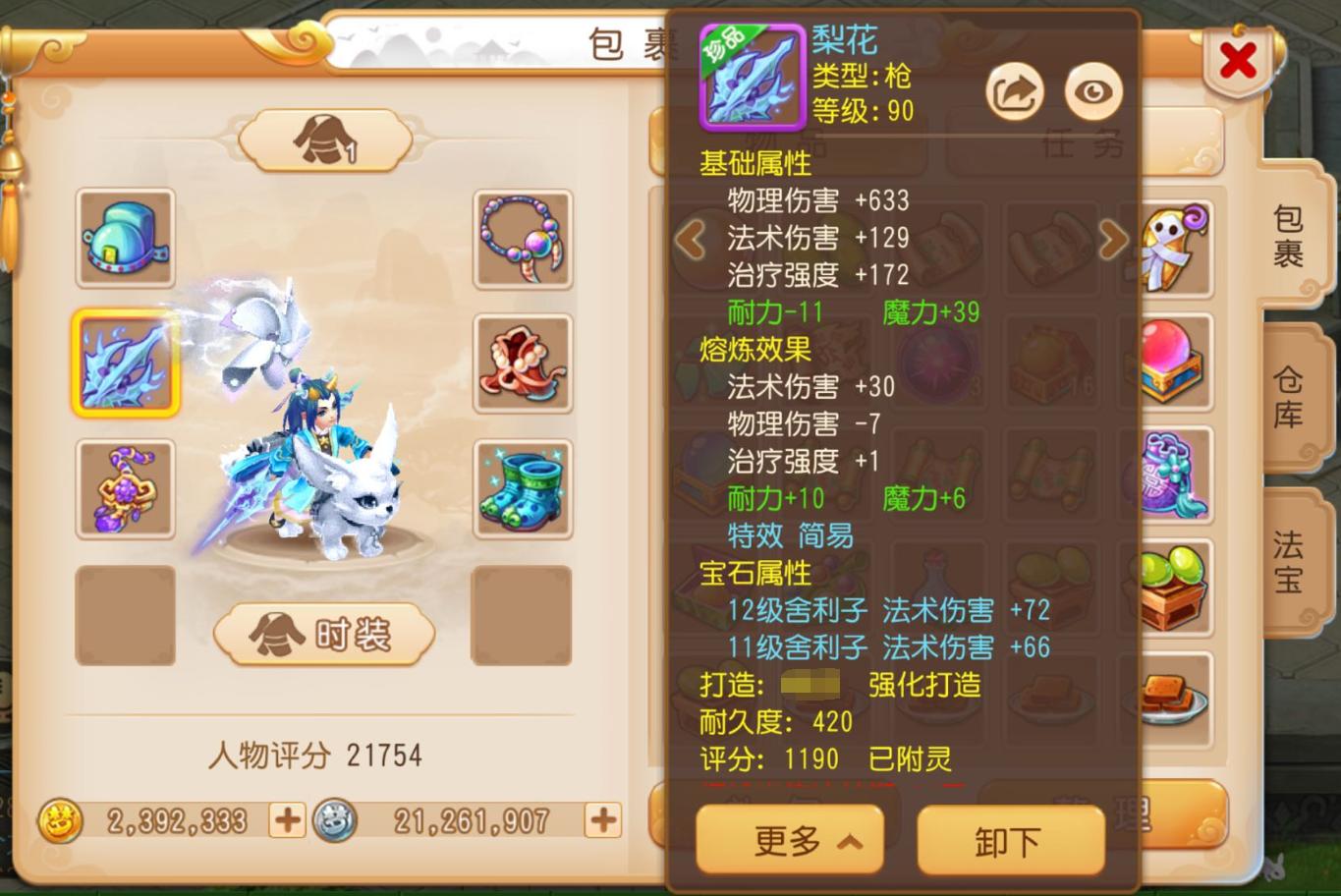The image size is (1341, 896).
Task: Select the equipped helmet slot icon
Action: point(125,238)
